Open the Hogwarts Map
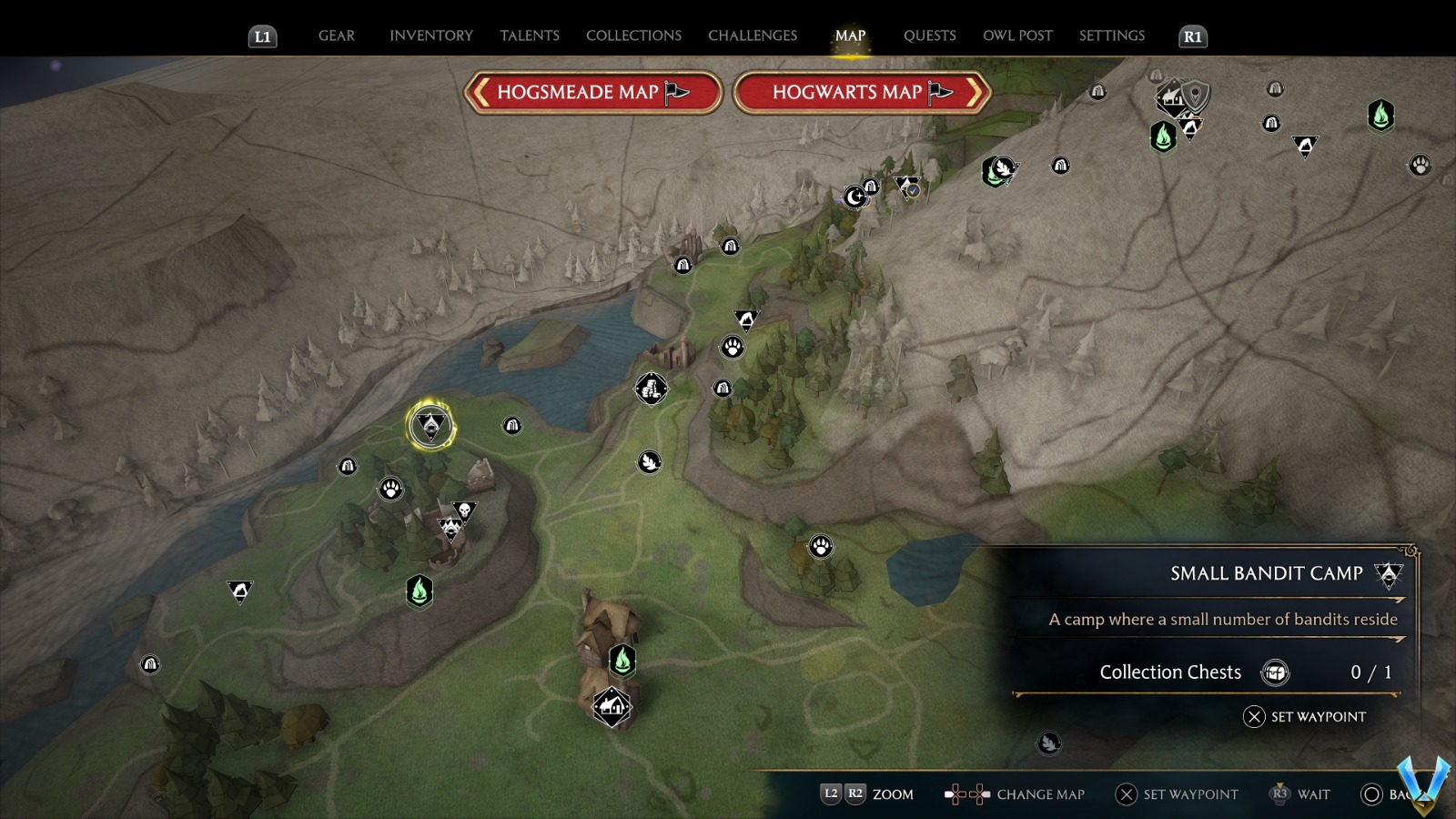 point(861,92)
